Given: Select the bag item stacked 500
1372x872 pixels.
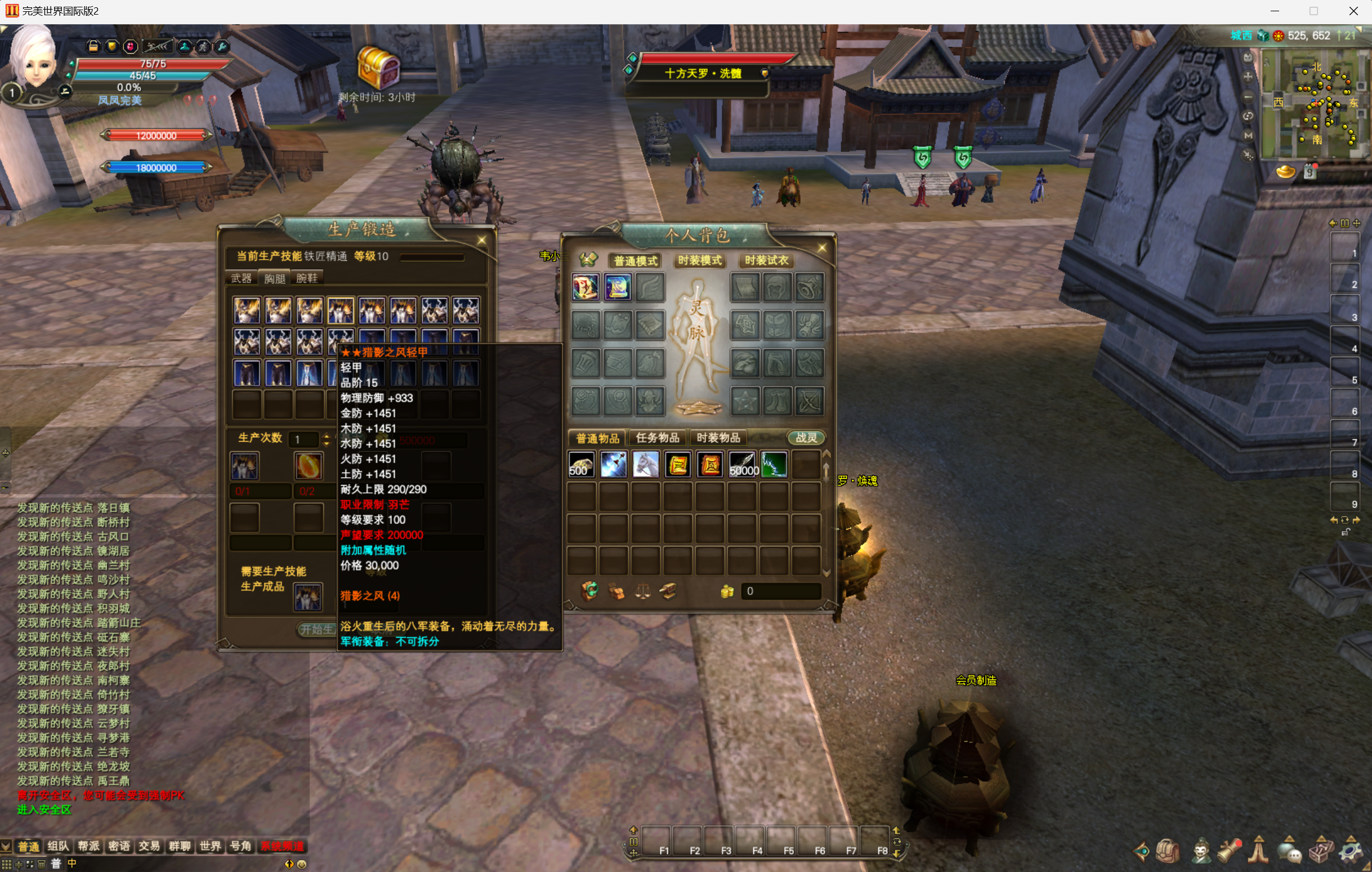Looking at the screenshot, I should point(582,465).
